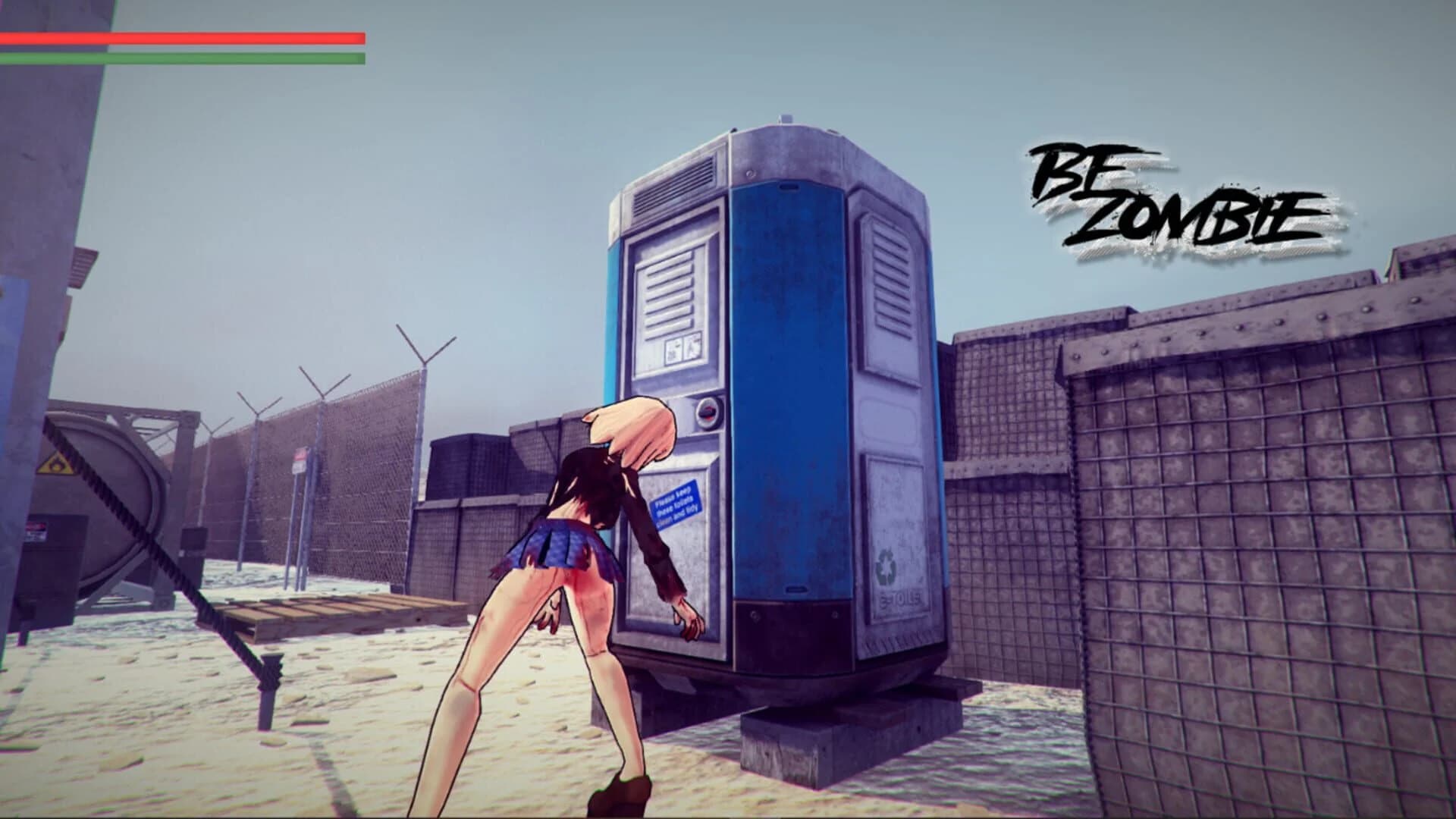This screenshot has width=1456, height=819.
Task: Click the small sign on the left metal pole
Action: pyautogui.click(x=35, y=531)
